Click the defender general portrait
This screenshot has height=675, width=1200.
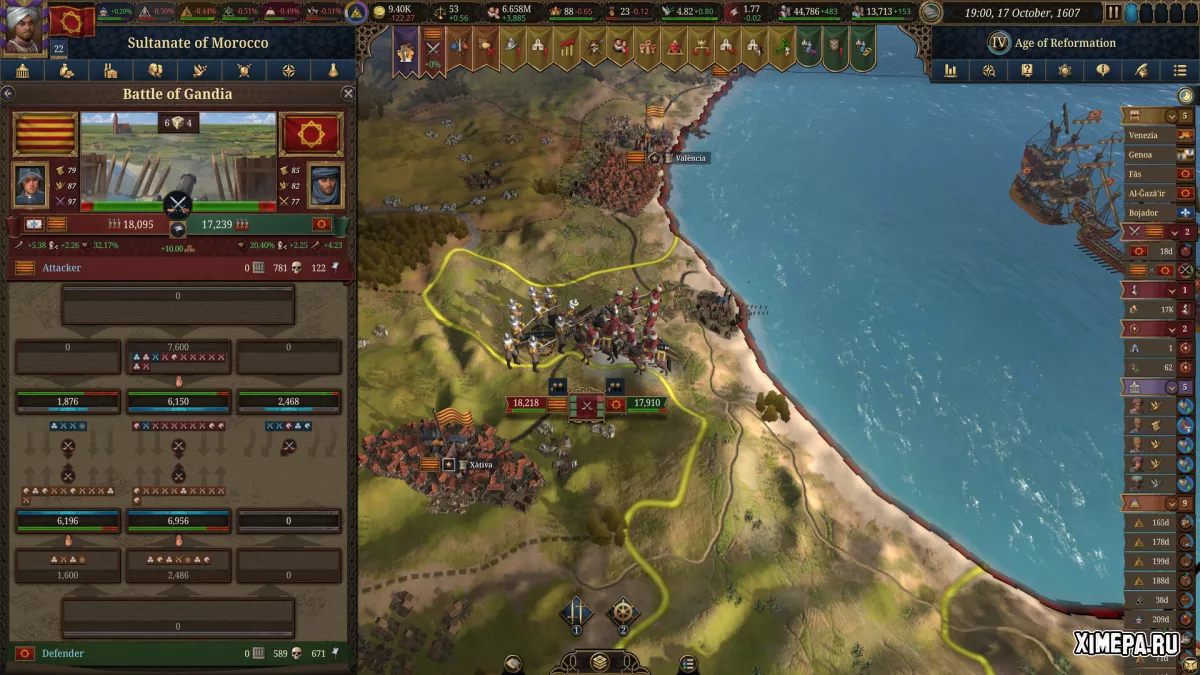click(325, 183)
